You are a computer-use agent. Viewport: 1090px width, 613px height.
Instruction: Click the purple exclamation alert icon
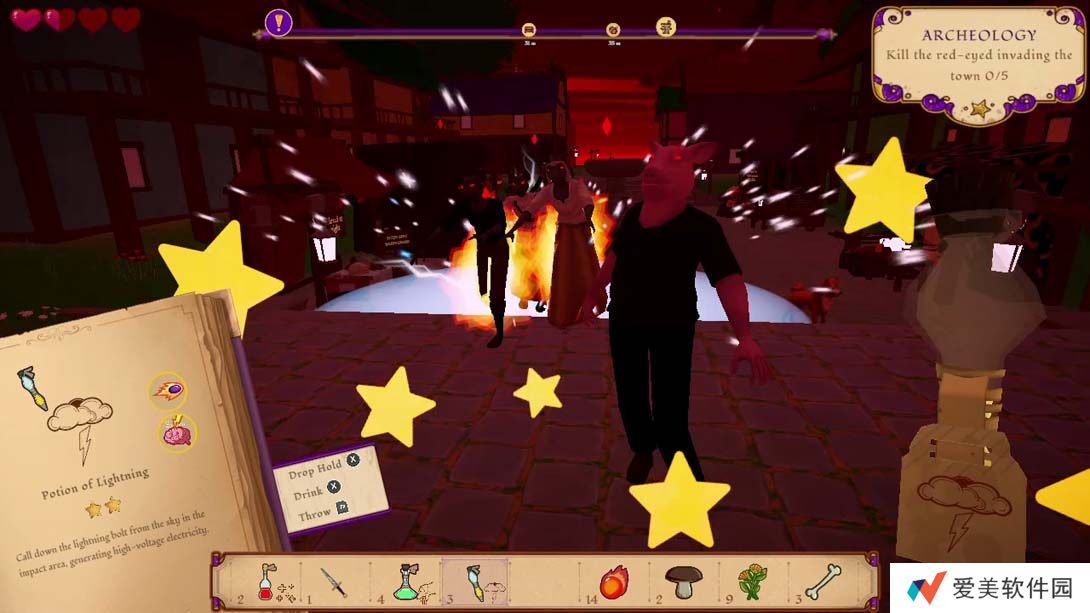click(279, 21)
